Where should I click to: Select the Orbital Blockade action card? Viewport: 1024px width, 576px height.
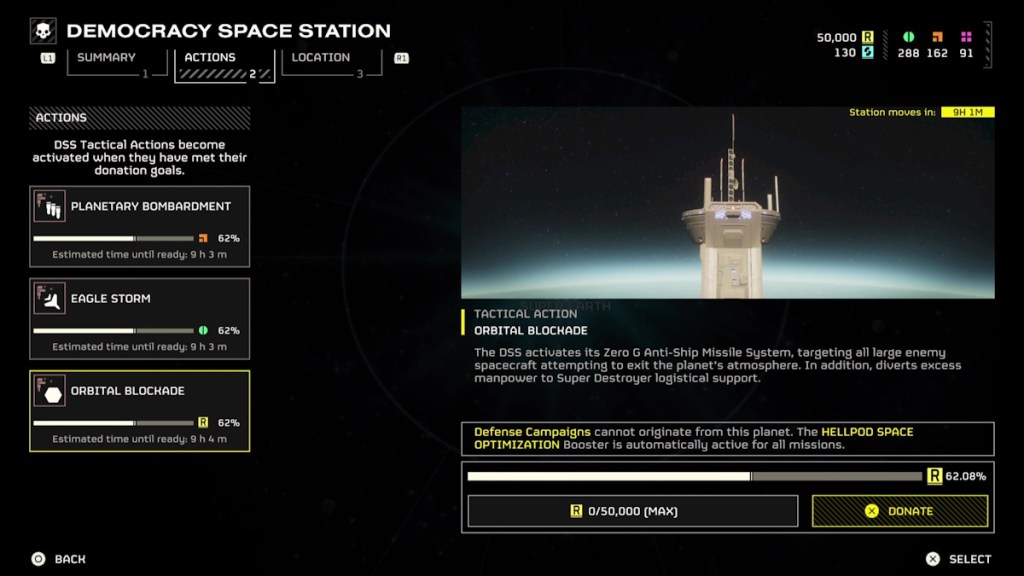click(139, 410)
